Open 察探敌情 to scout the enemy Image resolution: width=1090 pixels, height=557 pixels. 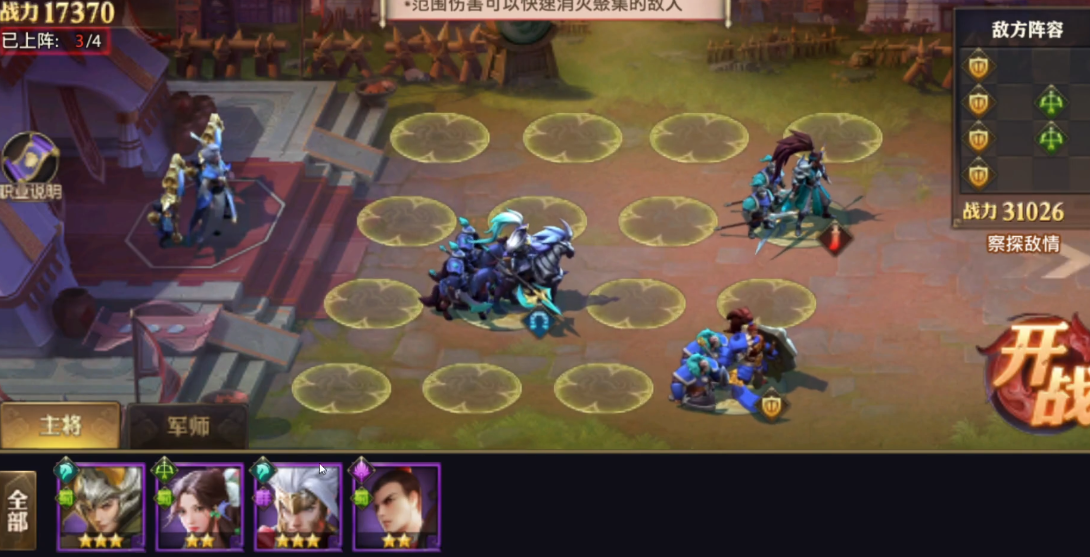(x=1023, y=243)
